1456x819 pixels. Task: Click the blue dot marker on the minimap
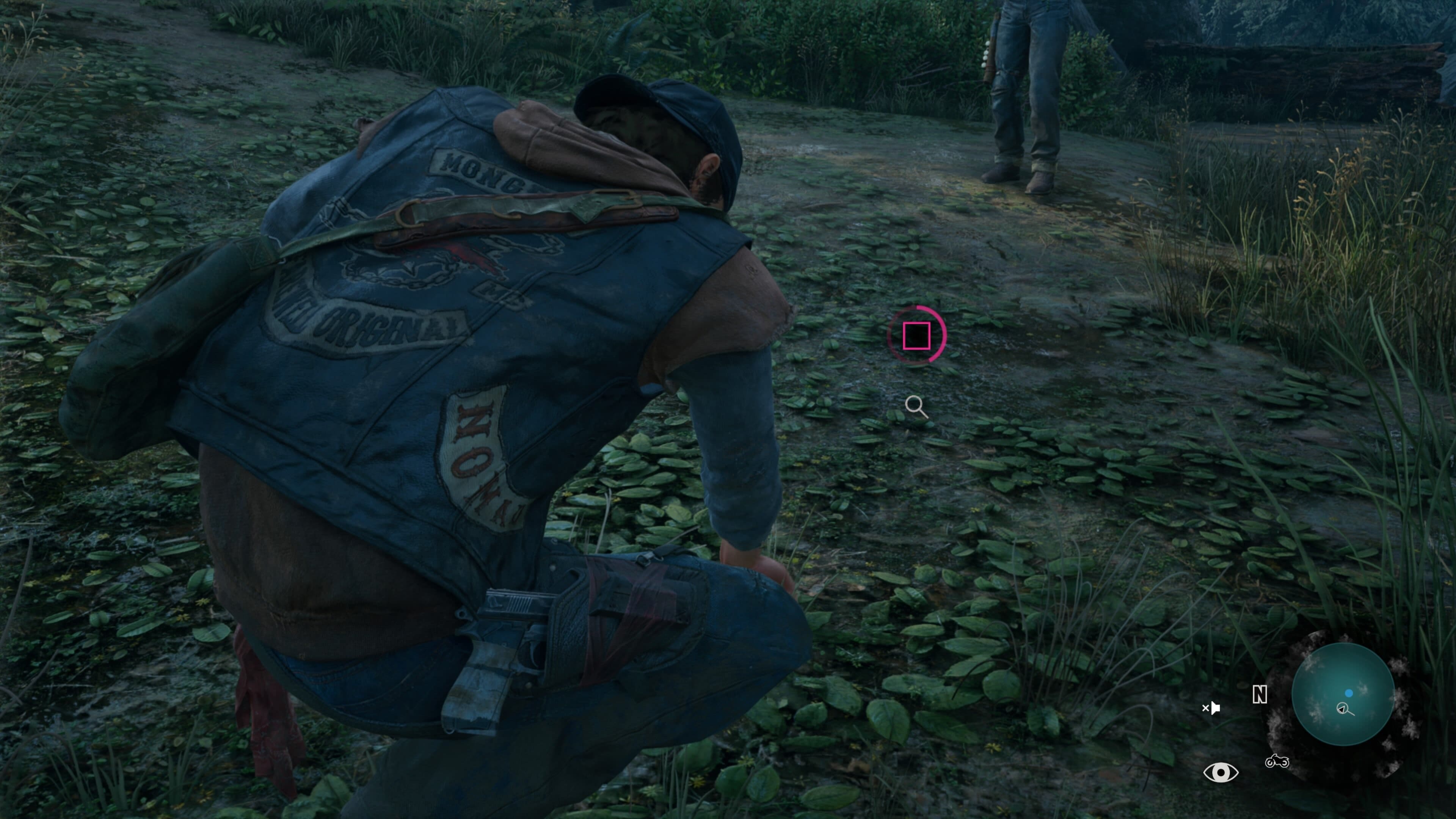point(1349,693)
